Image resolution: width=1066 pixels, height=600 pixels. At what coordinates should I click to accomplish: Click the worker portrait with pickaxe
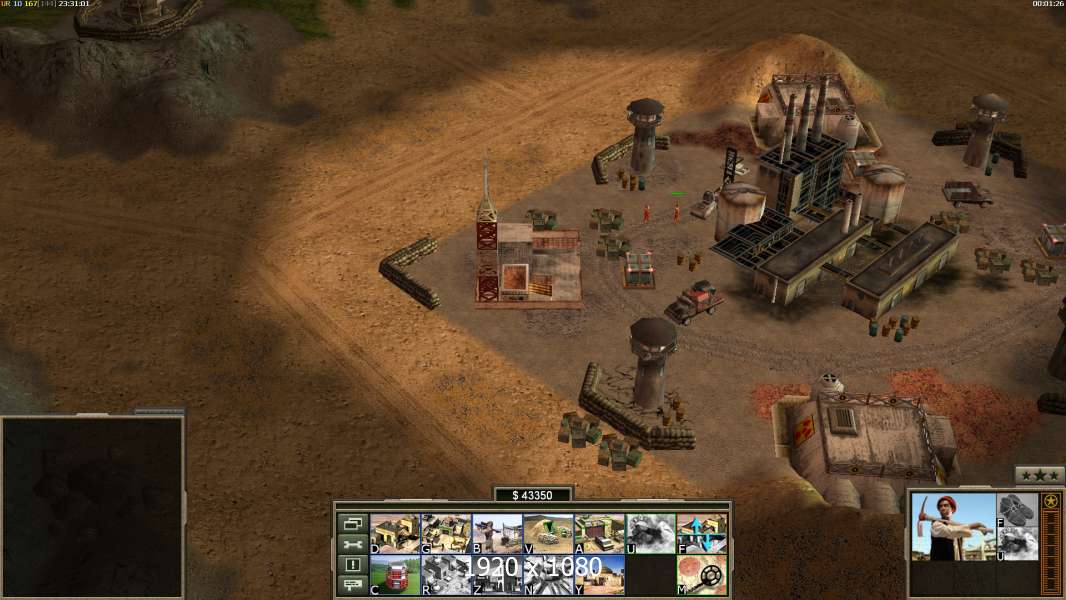coord(954,526)
